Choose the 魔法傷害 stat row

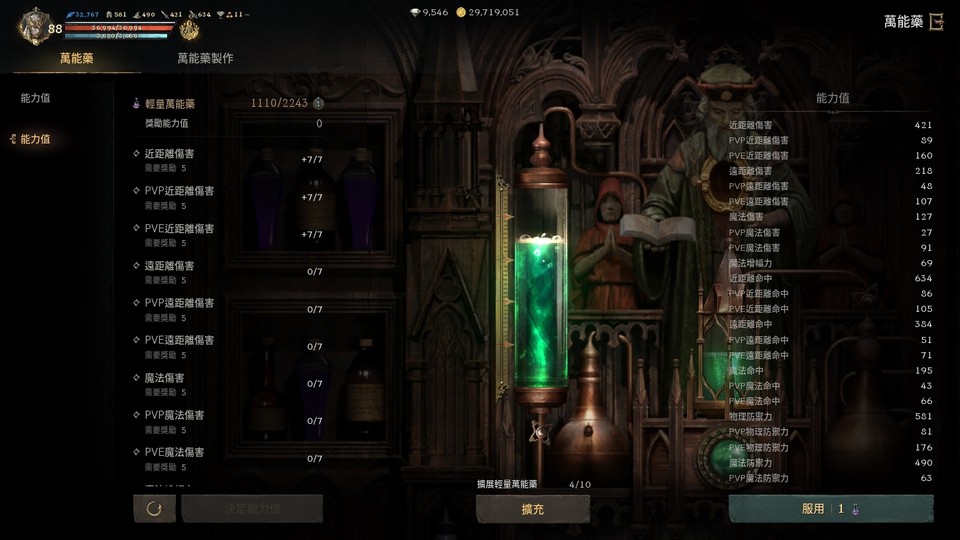coord(227,383)
